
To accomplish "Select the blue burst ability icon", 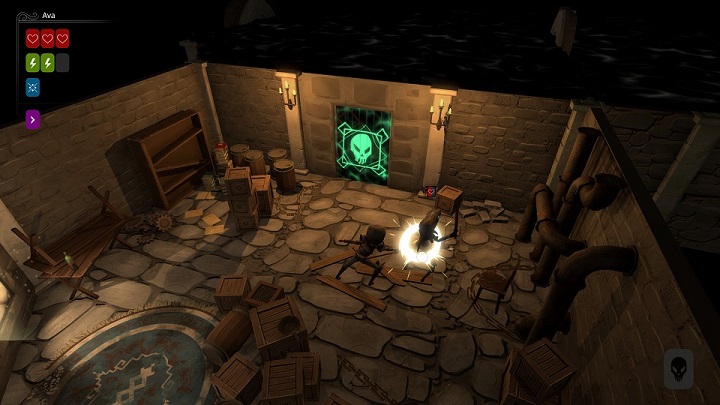I will pyautogui.click(x=32, y=87).
